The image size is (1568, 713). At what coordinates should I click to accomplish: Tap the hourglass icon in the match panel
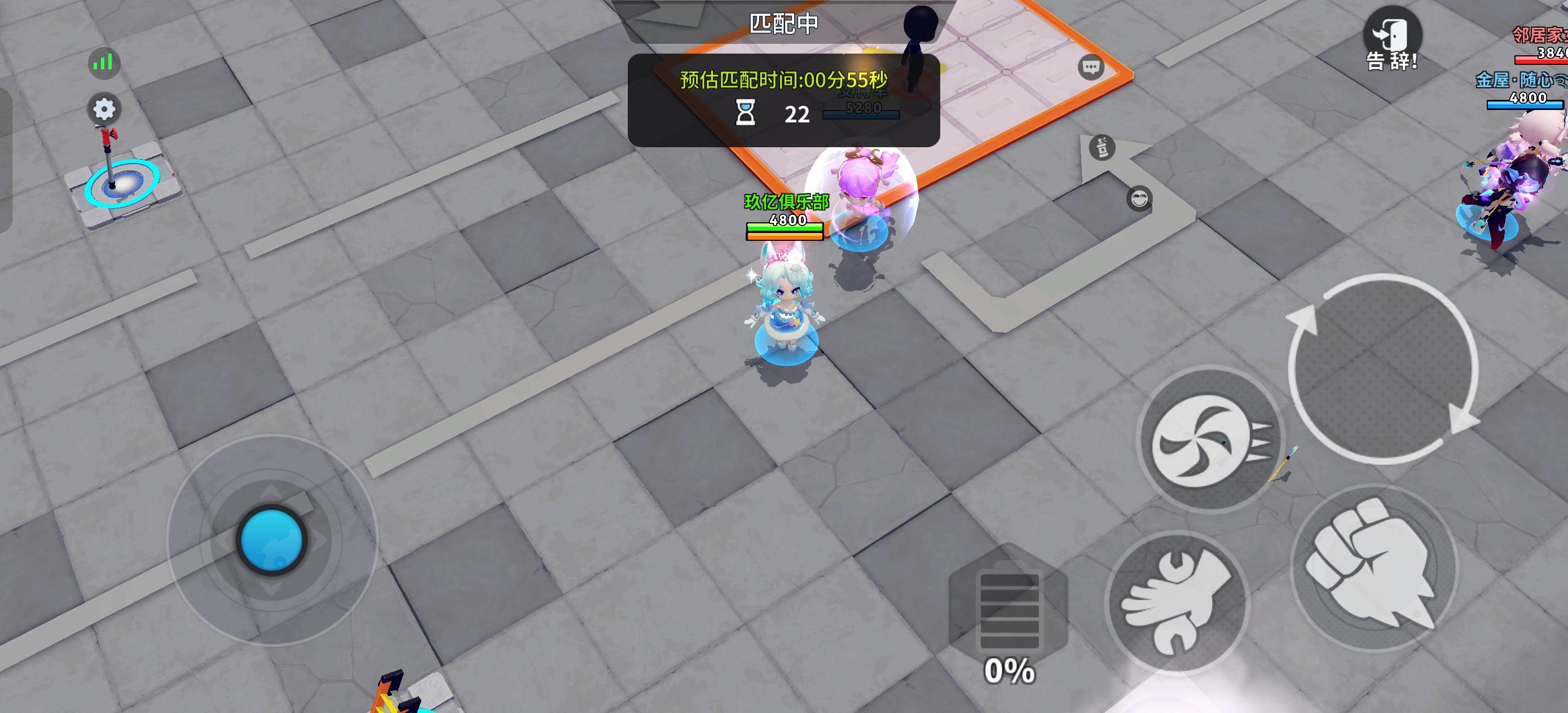click(x=745, y=113)
